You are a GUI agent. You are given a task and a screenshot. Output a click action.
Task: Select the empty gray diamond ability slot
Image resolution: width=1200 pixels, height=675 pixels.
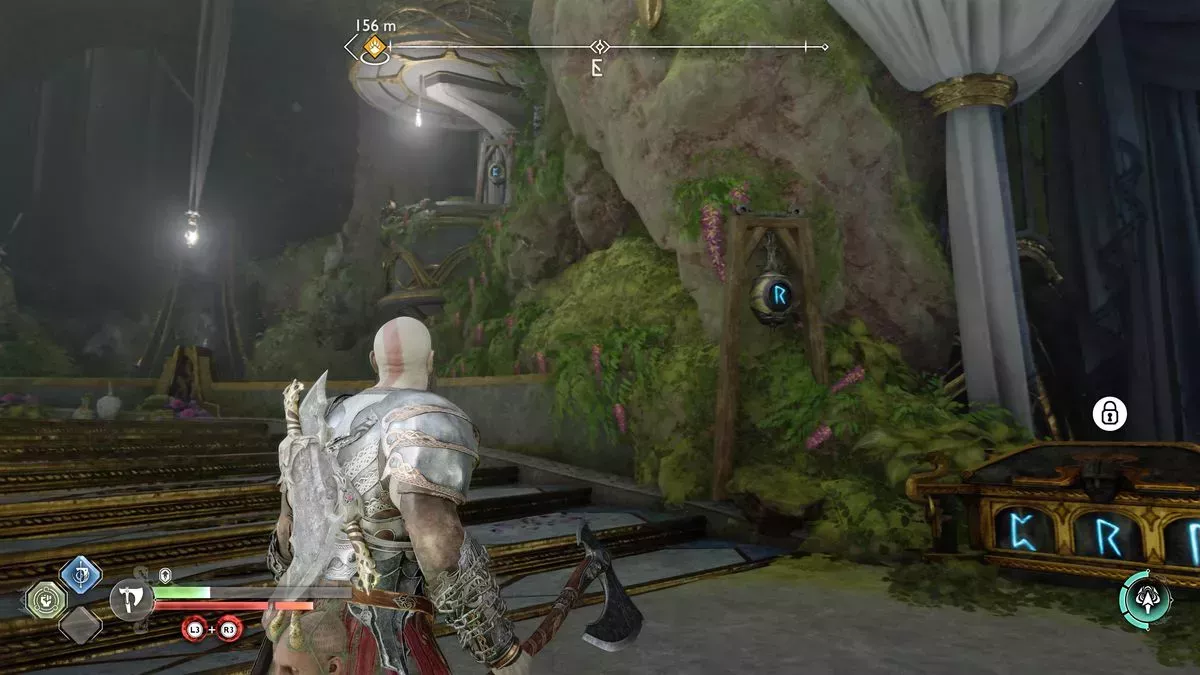pos(80,626)
